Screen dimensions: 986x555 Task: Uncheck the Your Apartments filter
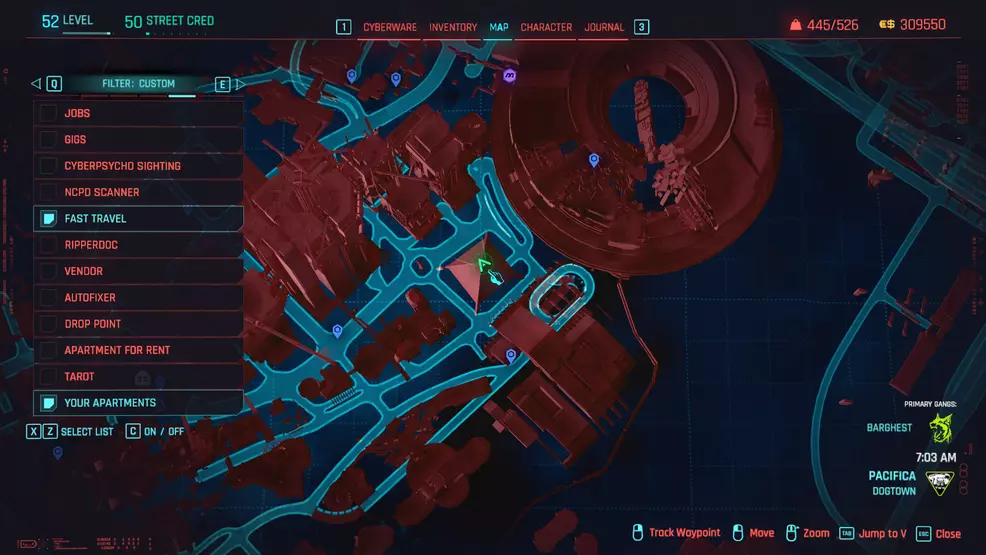coord(48,403)
